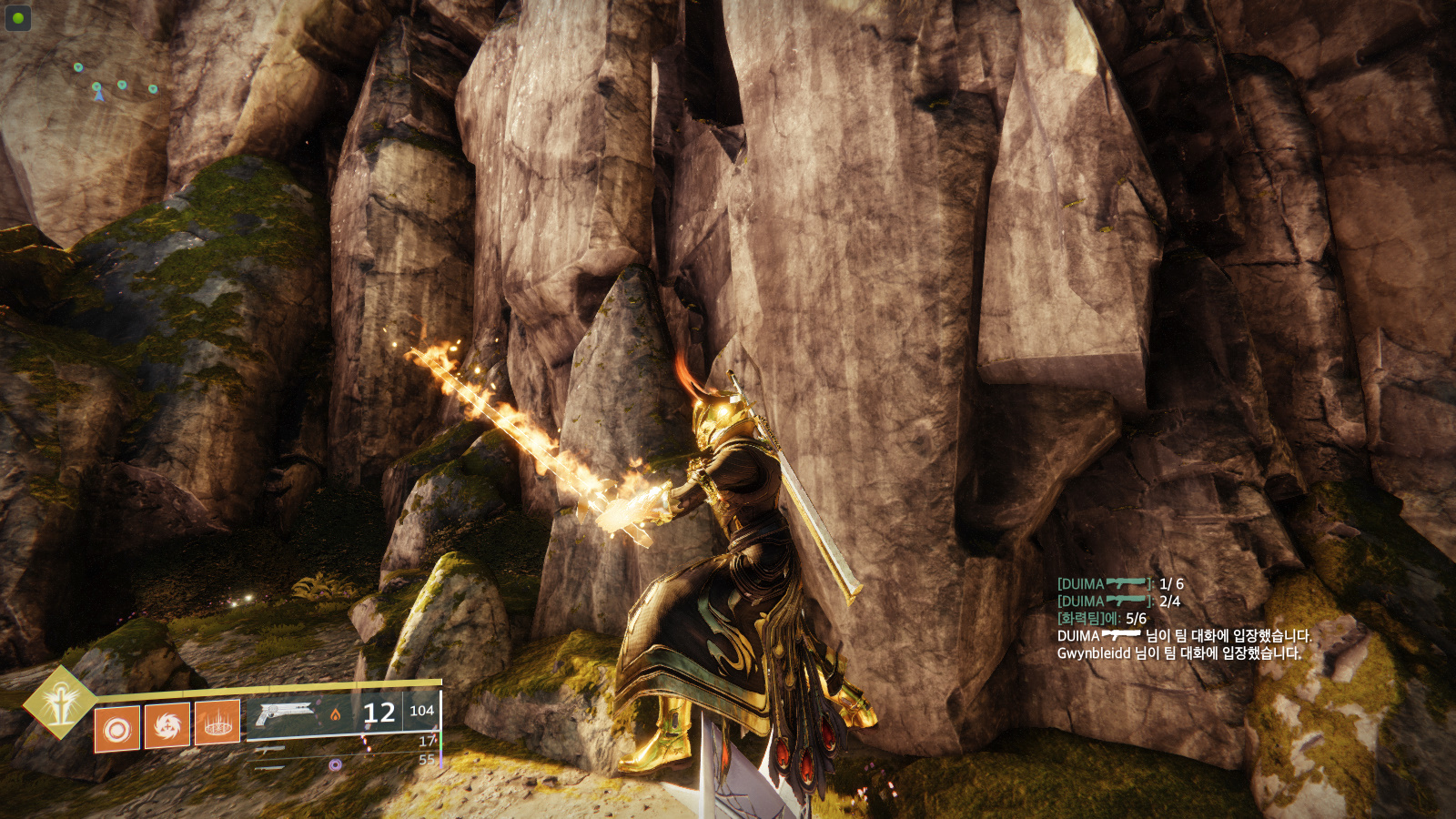Open the fireteam chat message log
The image size is (1456, 819).
[x=1183, y=619]
